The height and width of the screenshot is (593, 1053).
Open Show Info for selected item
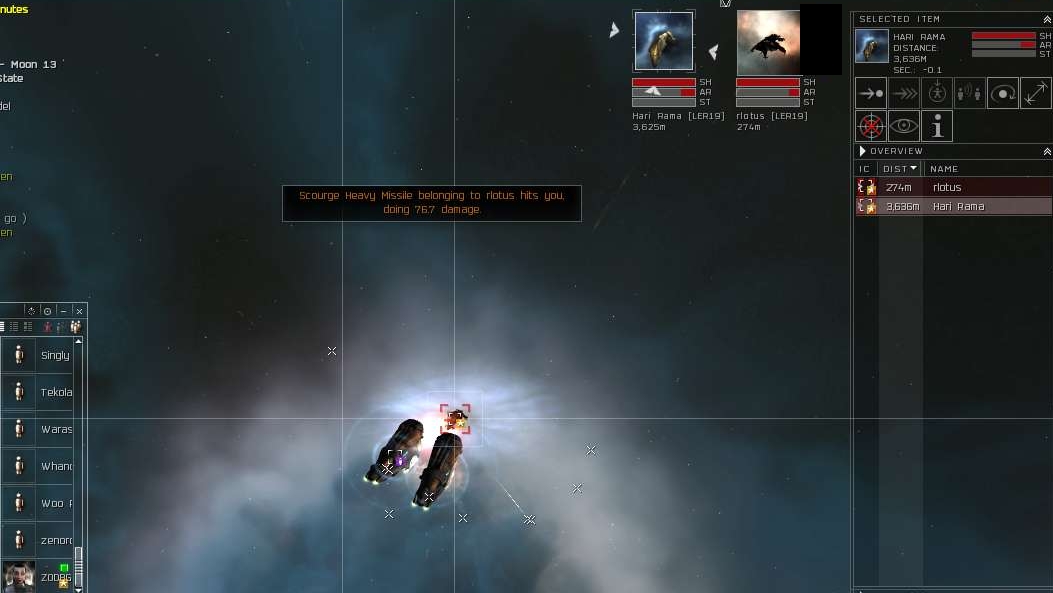click(x=937, y=126)
